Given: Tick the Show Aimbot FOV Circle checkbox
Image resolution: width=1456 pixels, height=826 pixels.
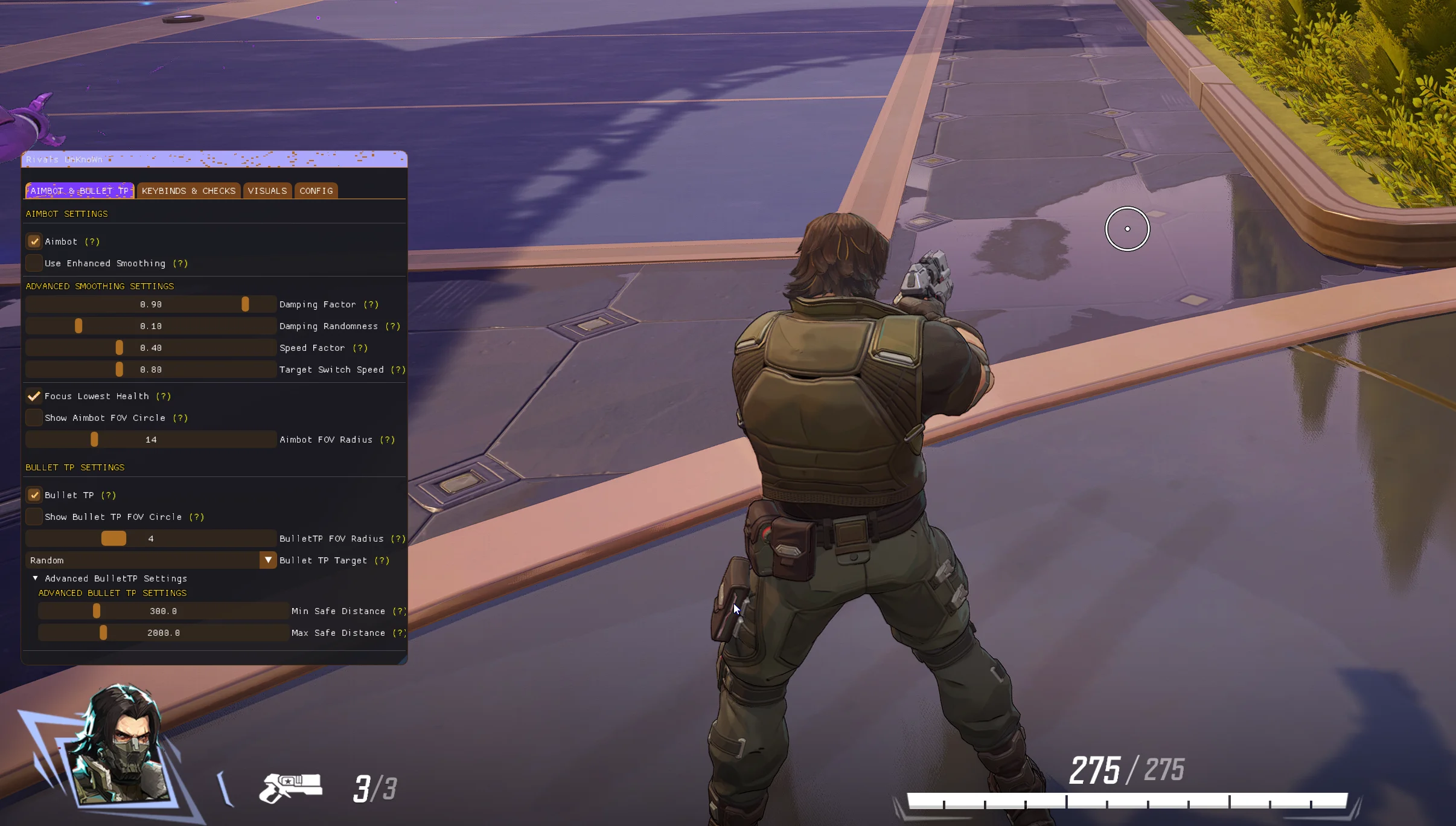Looking at the screenshot, I should (34, 418).
